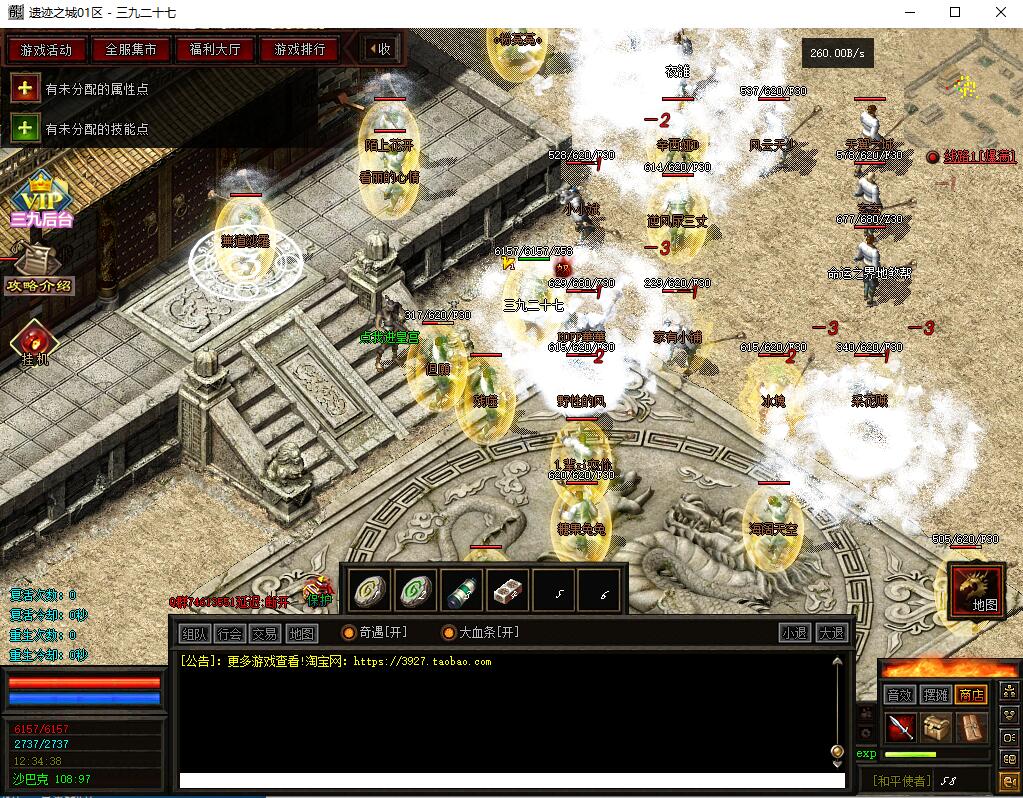The width and height of the screenshot is (1023, 798).
Task: Activate the 挂机 auto-play button
Action: tap(35, 343)
